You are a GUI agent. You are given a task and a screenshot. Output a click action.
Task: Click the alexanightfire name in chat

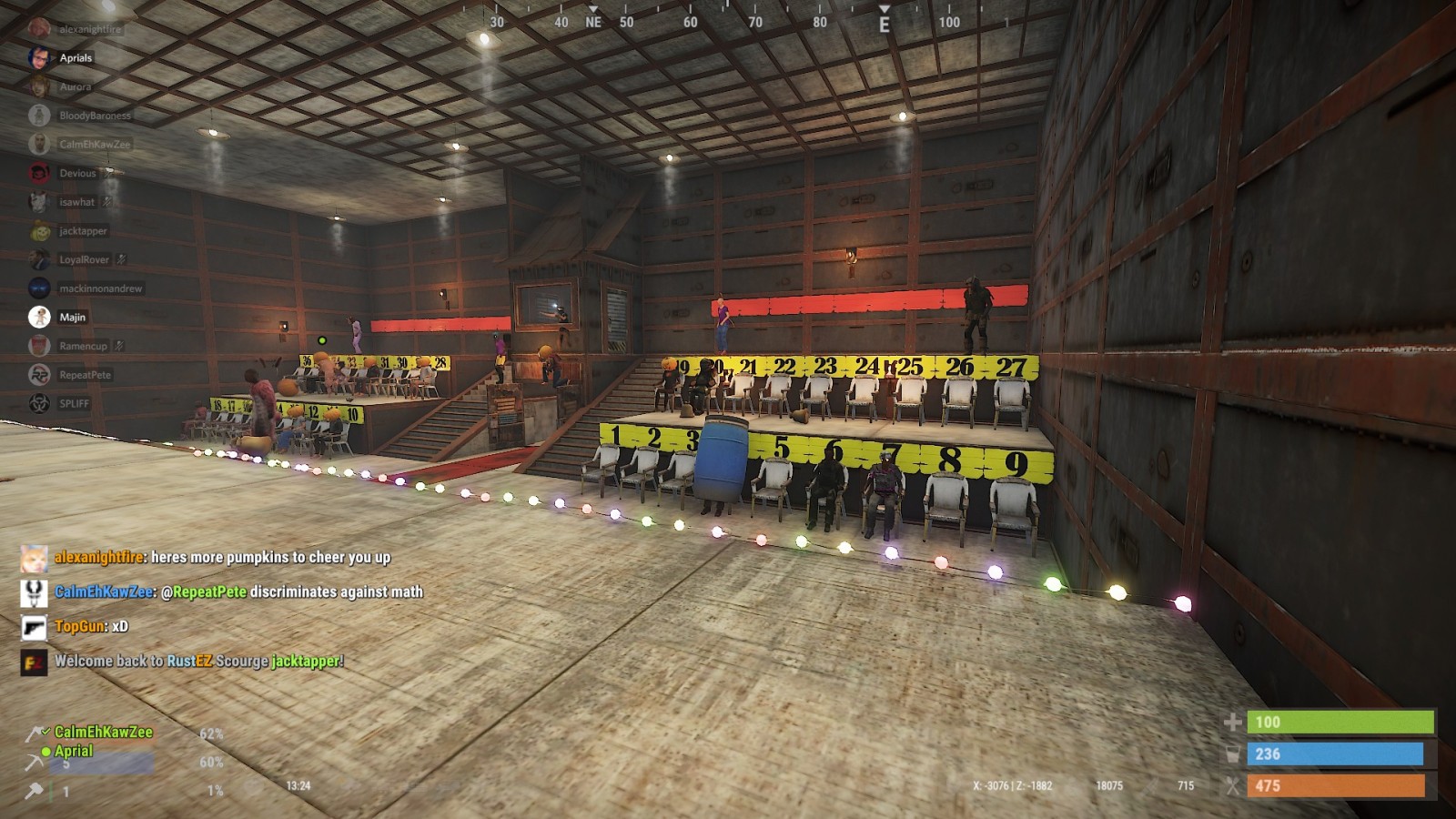pos(98,557)
